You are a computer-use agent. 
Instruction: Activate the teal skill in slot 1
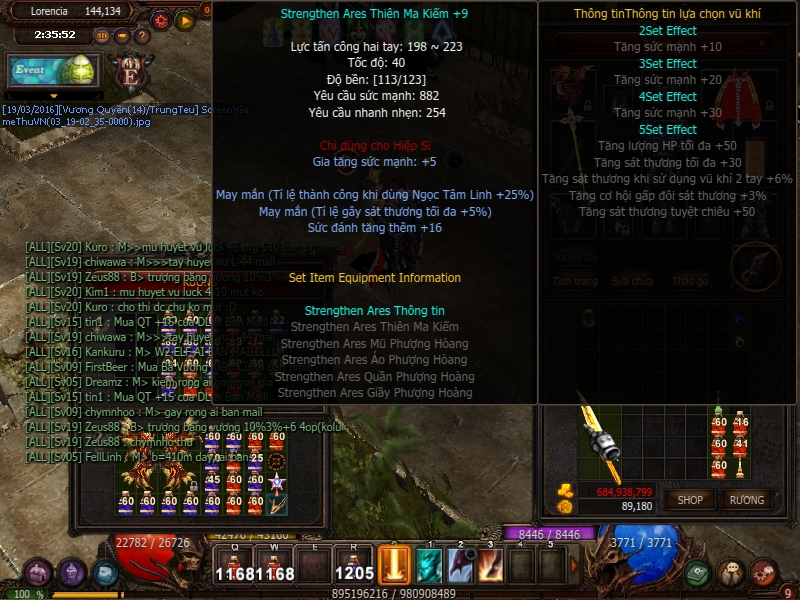tap(430, 565)
